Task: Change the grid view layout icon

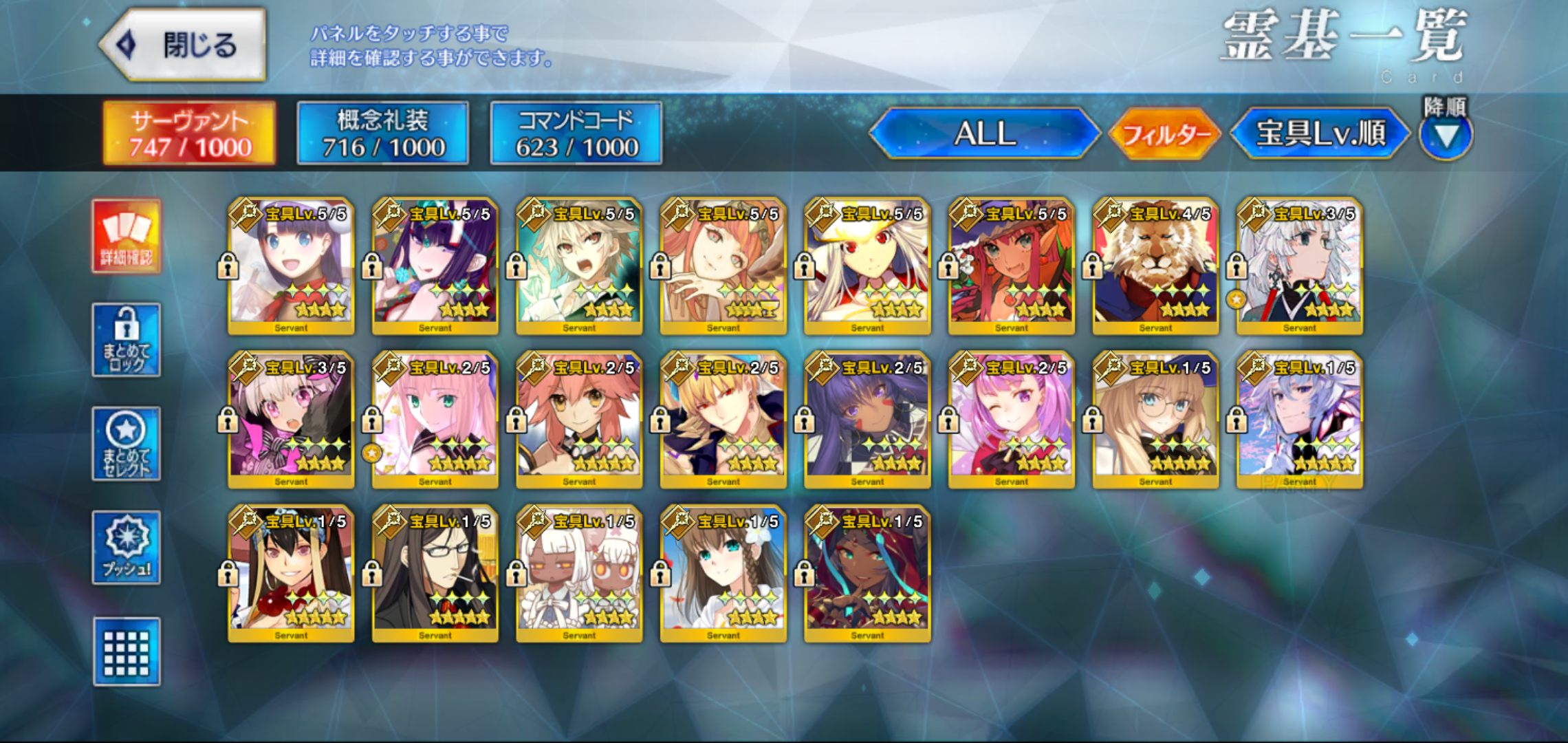Action: point(127,652)
